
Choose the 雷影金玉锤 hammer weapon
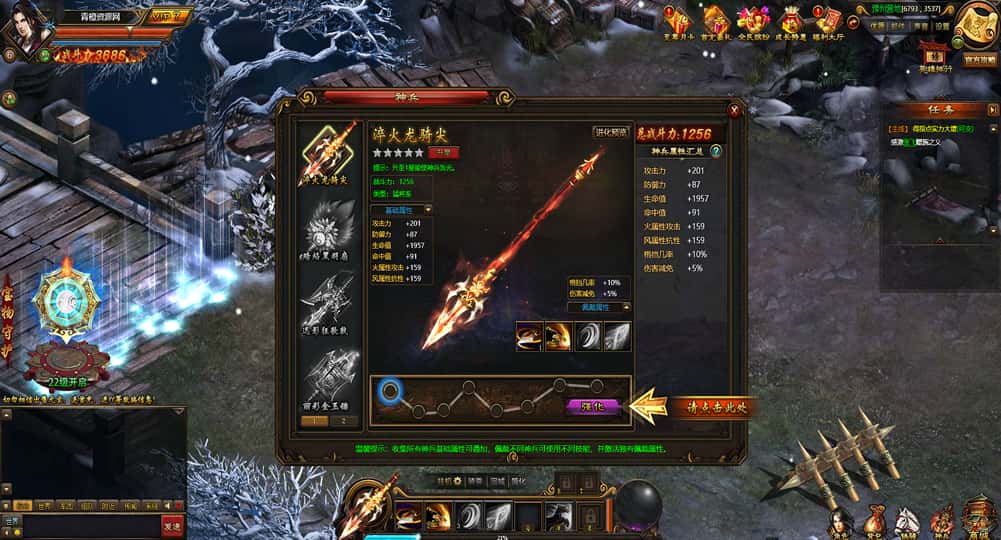tap(330, 374)
